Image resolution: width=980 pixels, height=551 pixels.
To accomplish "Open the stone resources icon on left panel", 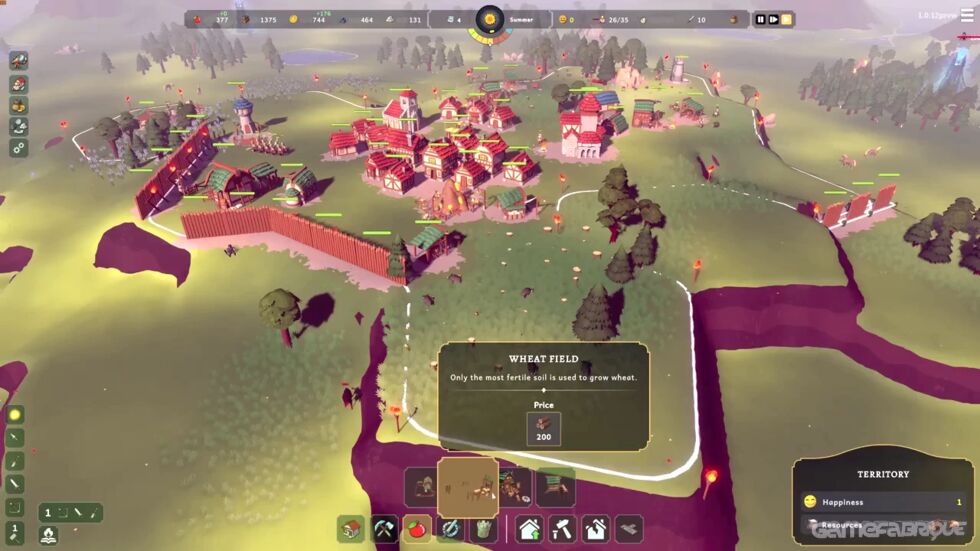I will click(19, 127).
